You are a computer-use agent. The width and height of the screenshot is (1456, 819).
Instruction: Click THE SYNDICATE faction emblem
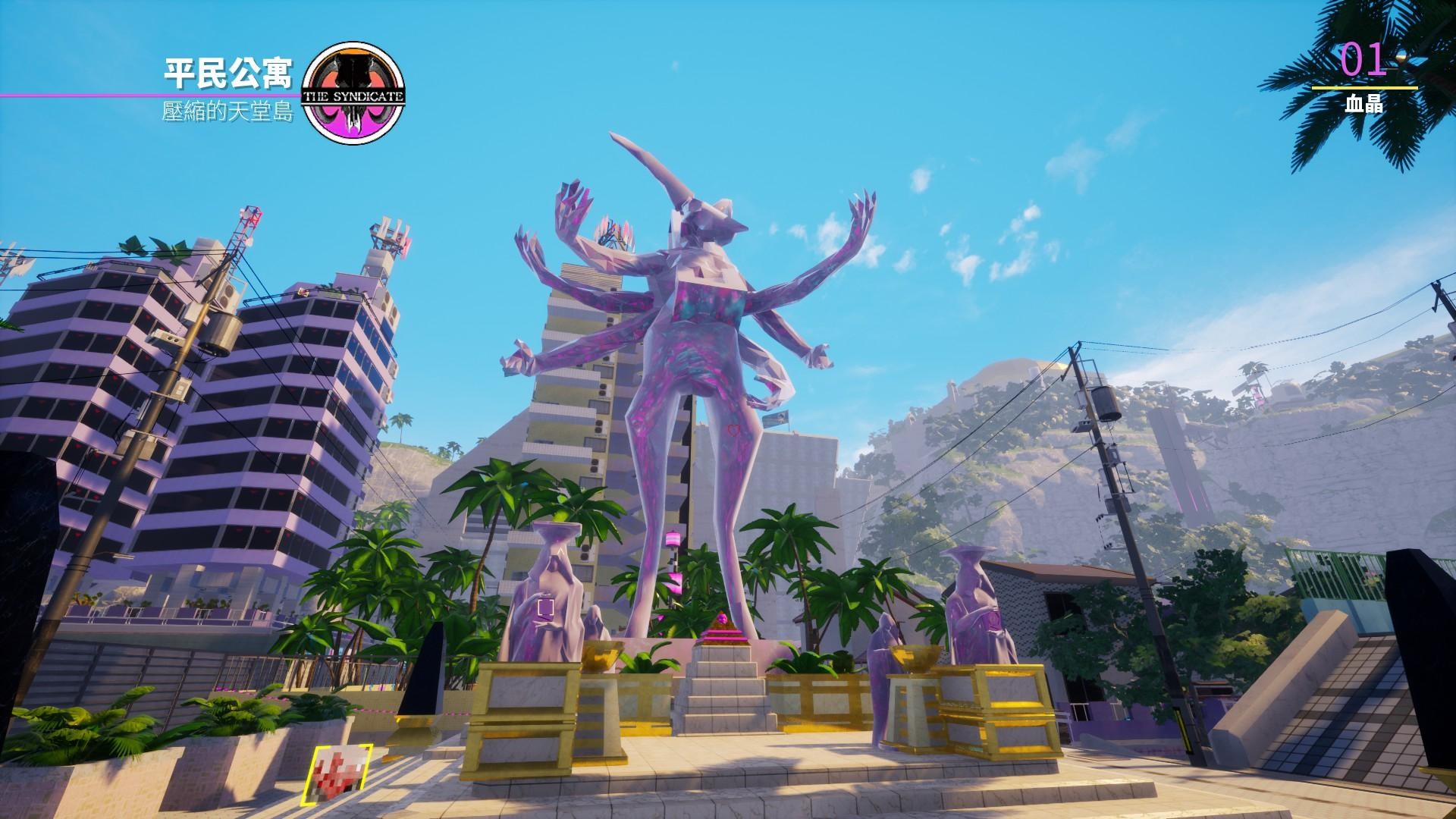[x=353, y=91]
